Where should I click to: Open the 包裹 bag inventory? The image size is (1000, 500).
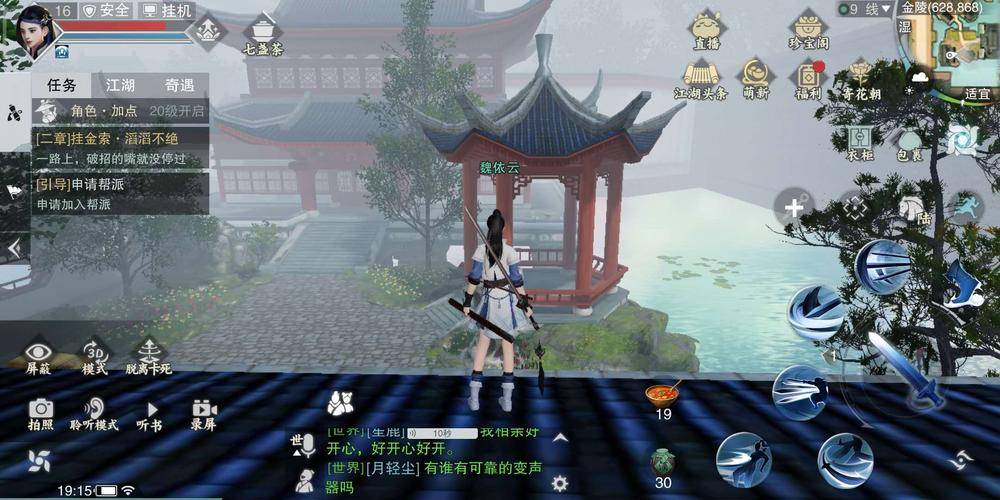click(x=909, y=142)
